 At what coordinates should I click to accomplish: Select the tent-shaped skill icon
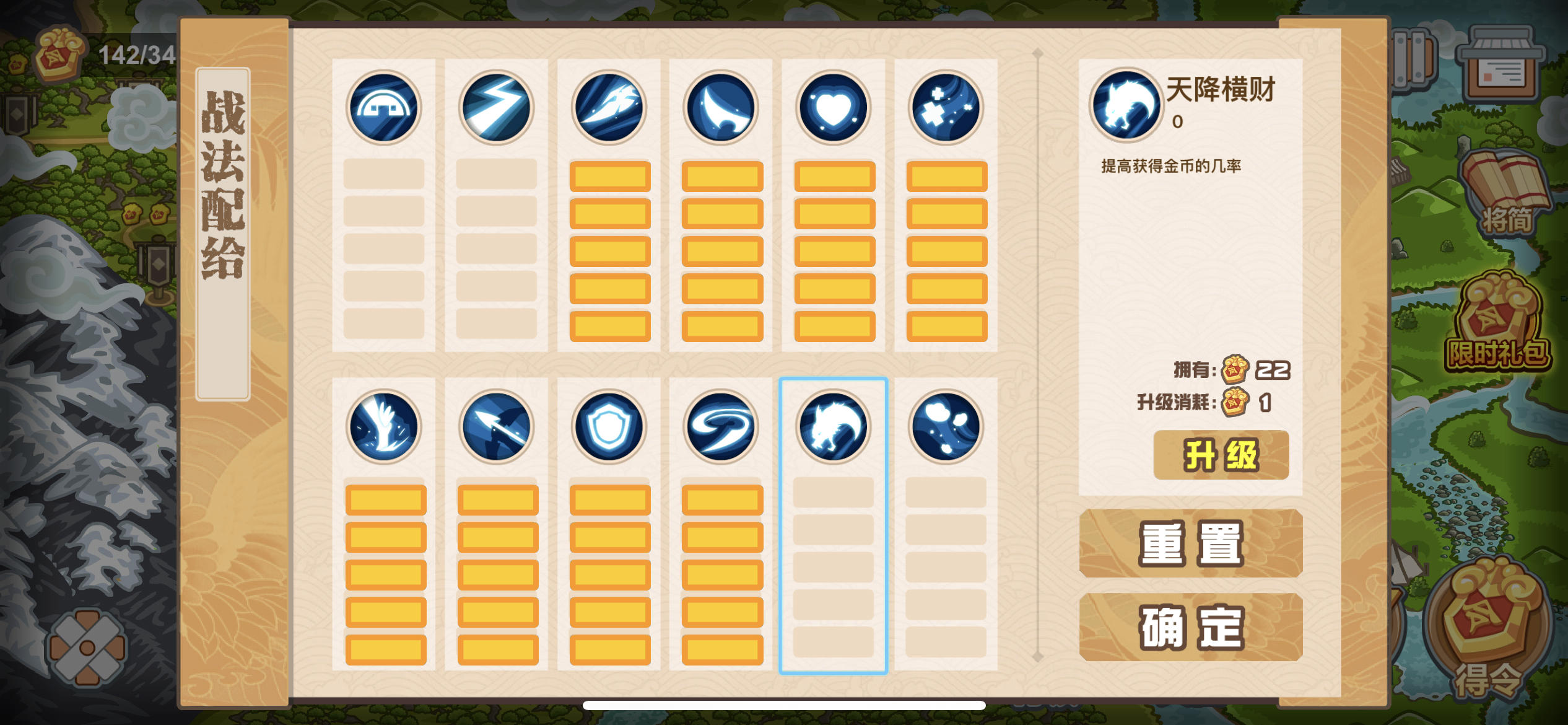385,108
